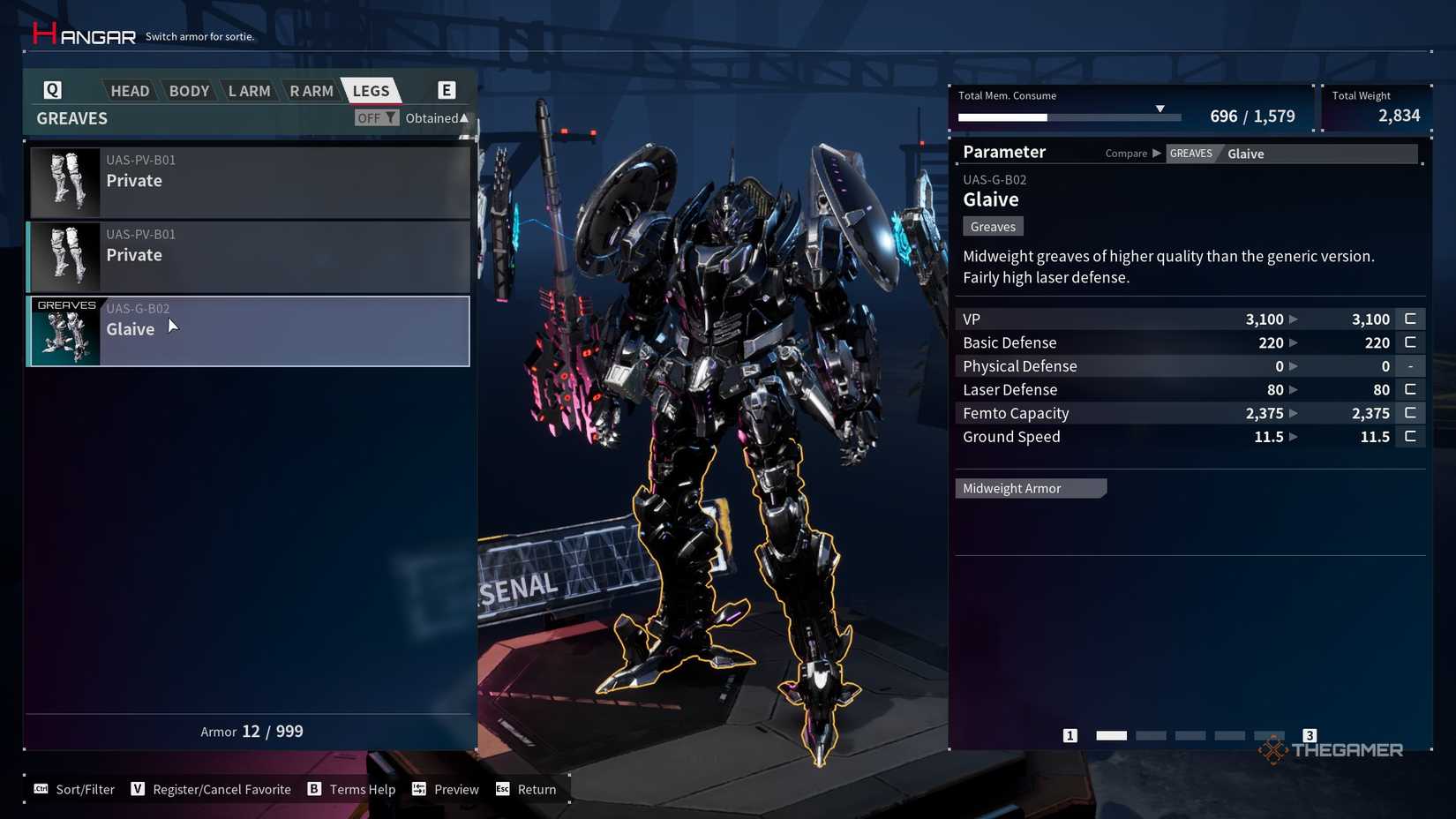Click the Greaves label under Glaive

[992, 226]
